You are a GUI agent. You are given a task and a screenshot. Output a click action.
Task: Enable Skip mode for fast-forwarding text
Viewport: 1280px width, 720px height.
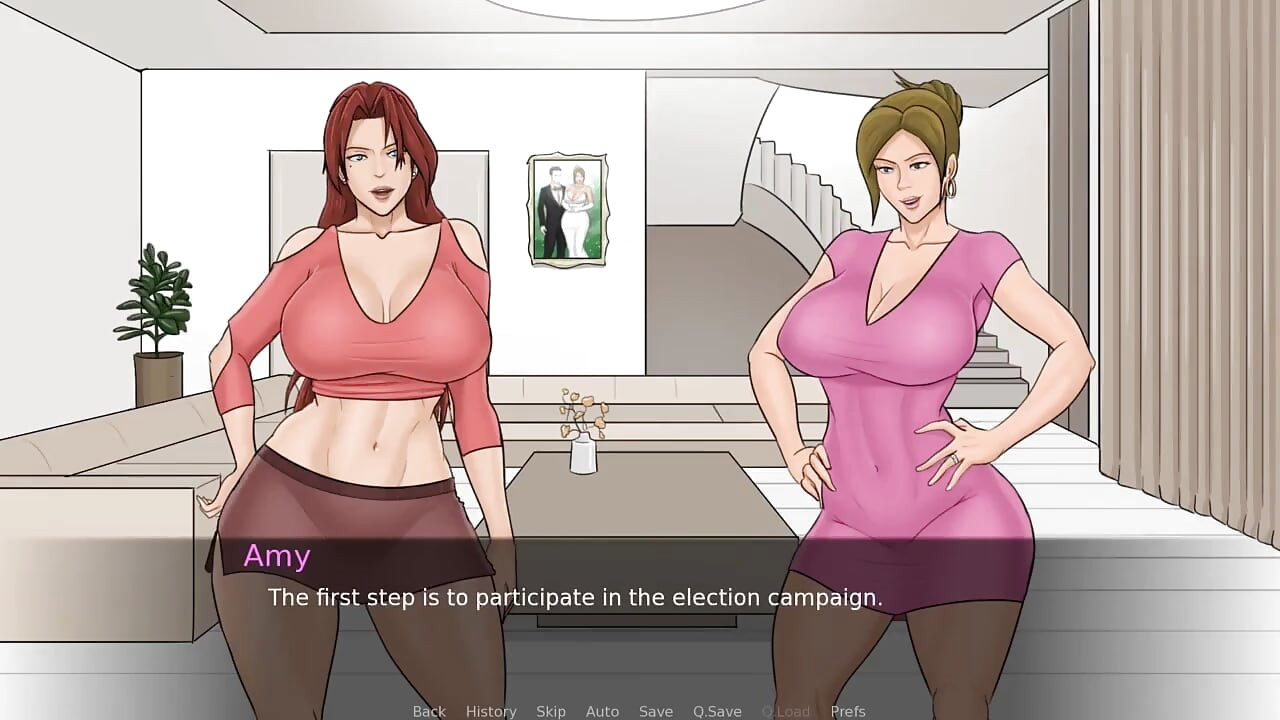pos(551,711)
